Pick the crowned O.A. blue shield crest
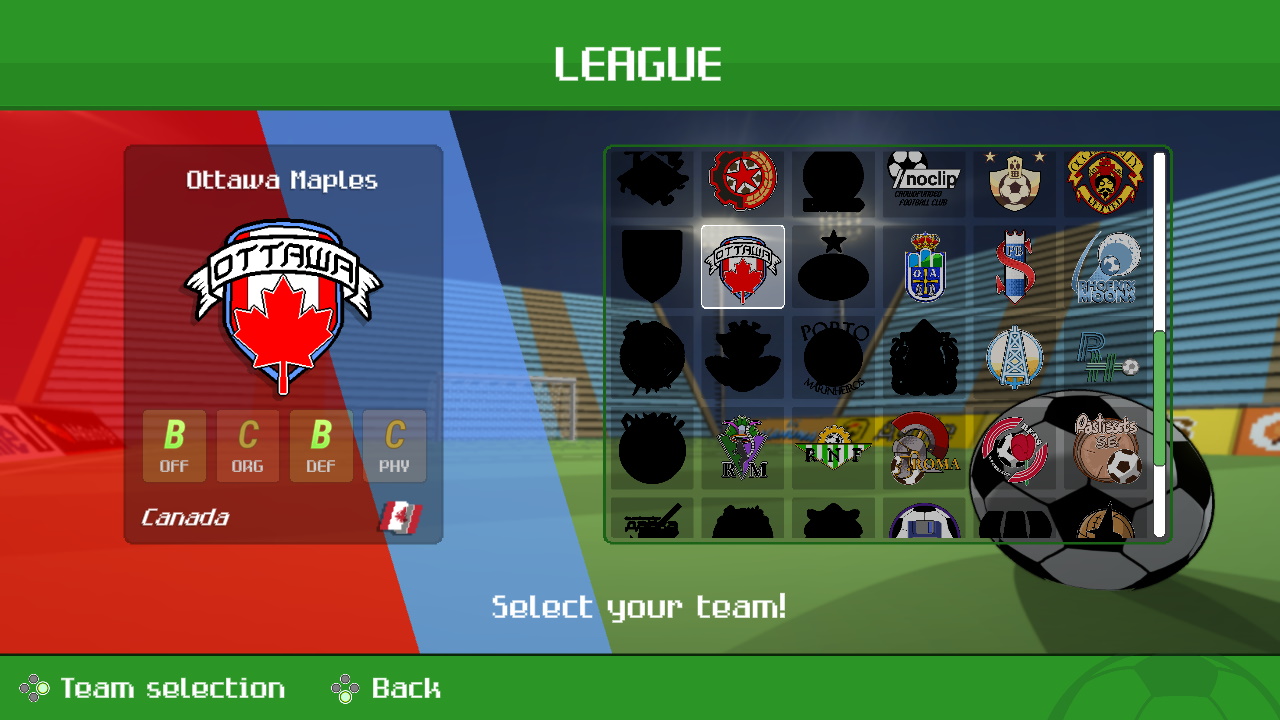The height and width of the screenshot is (720, 1280). [924, 268]
